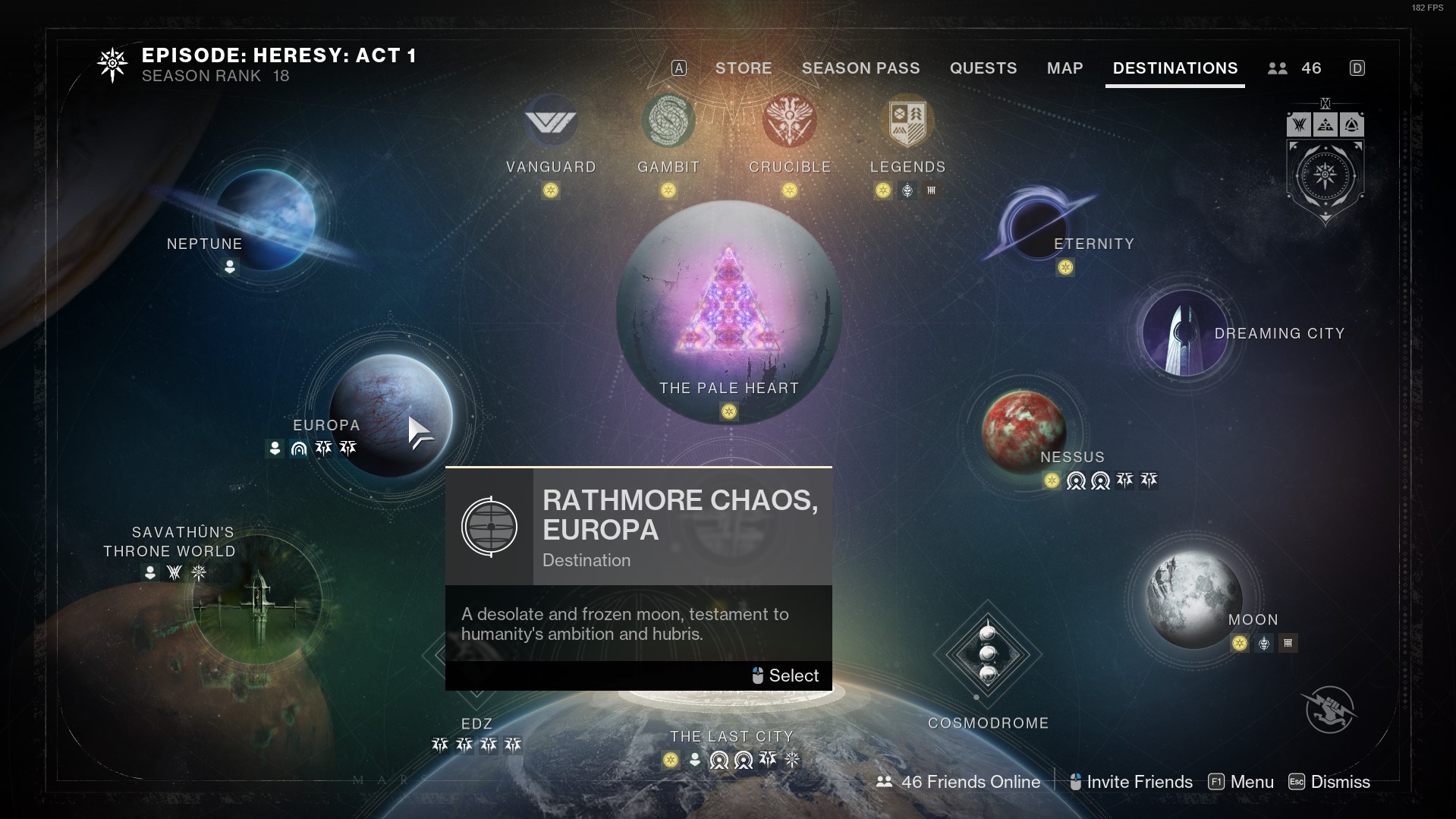
Task: Choose The Last City destination
Action: 731,736
